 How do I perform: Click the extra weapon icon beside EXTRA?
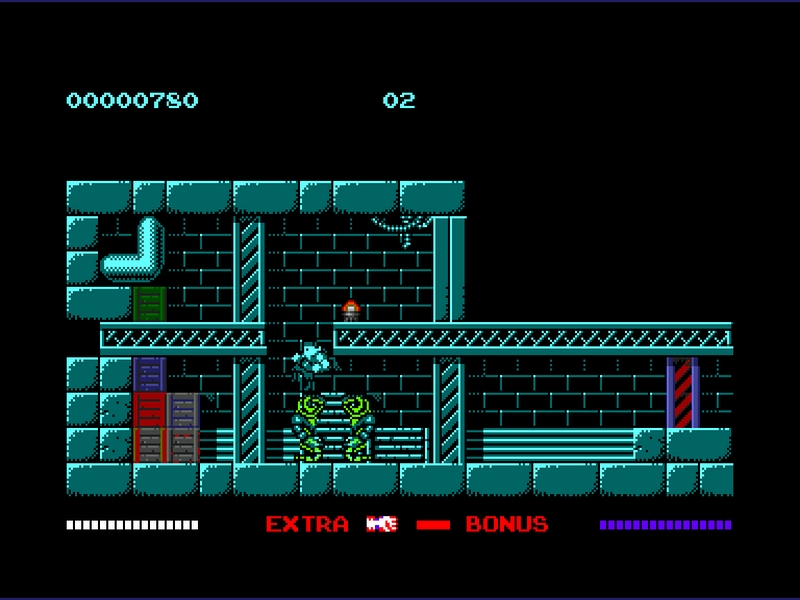tap(381, 524)
